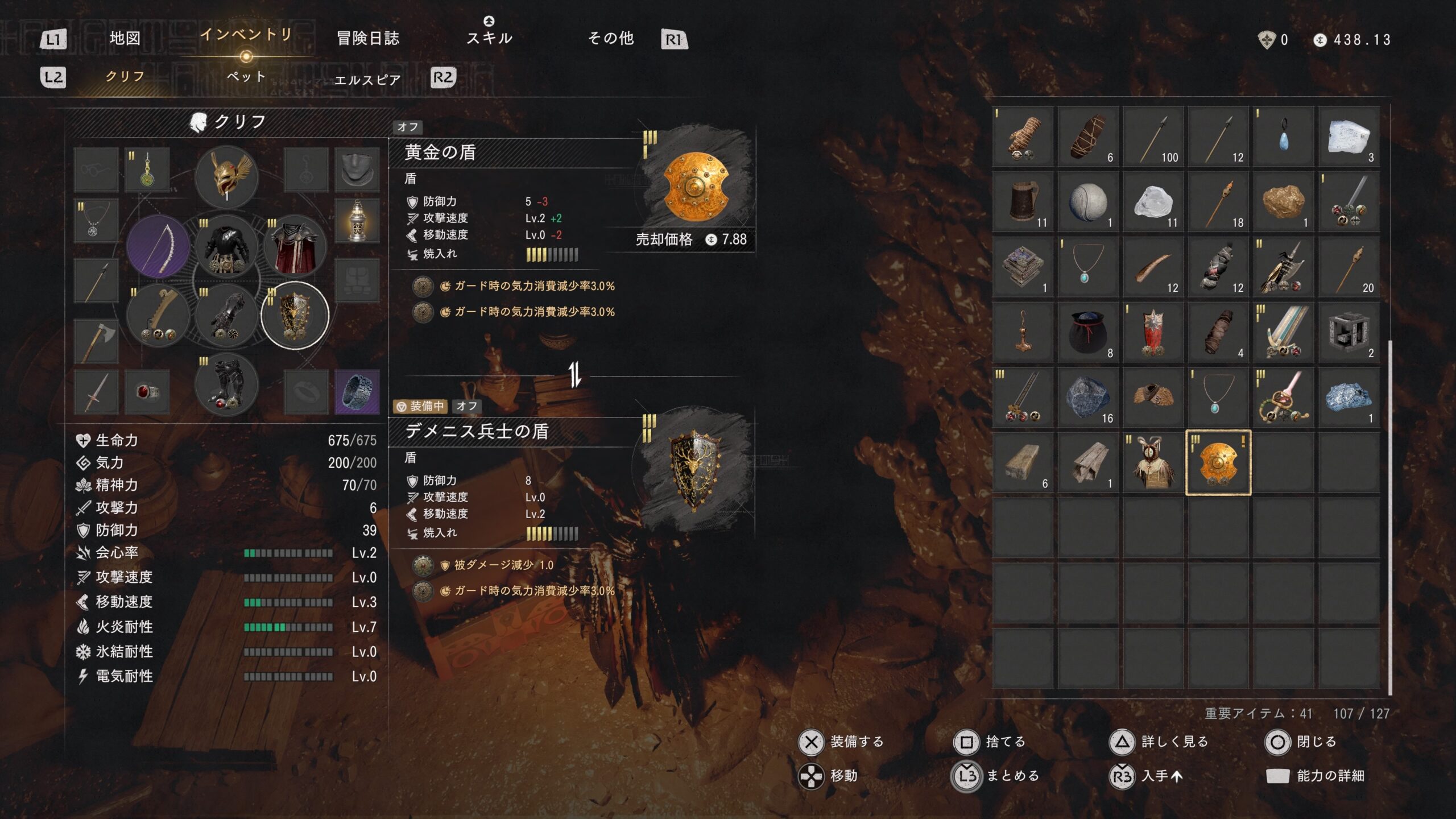Switch to the ペット sub-tab
The image size is (1456, 819).
click(246, 77)
